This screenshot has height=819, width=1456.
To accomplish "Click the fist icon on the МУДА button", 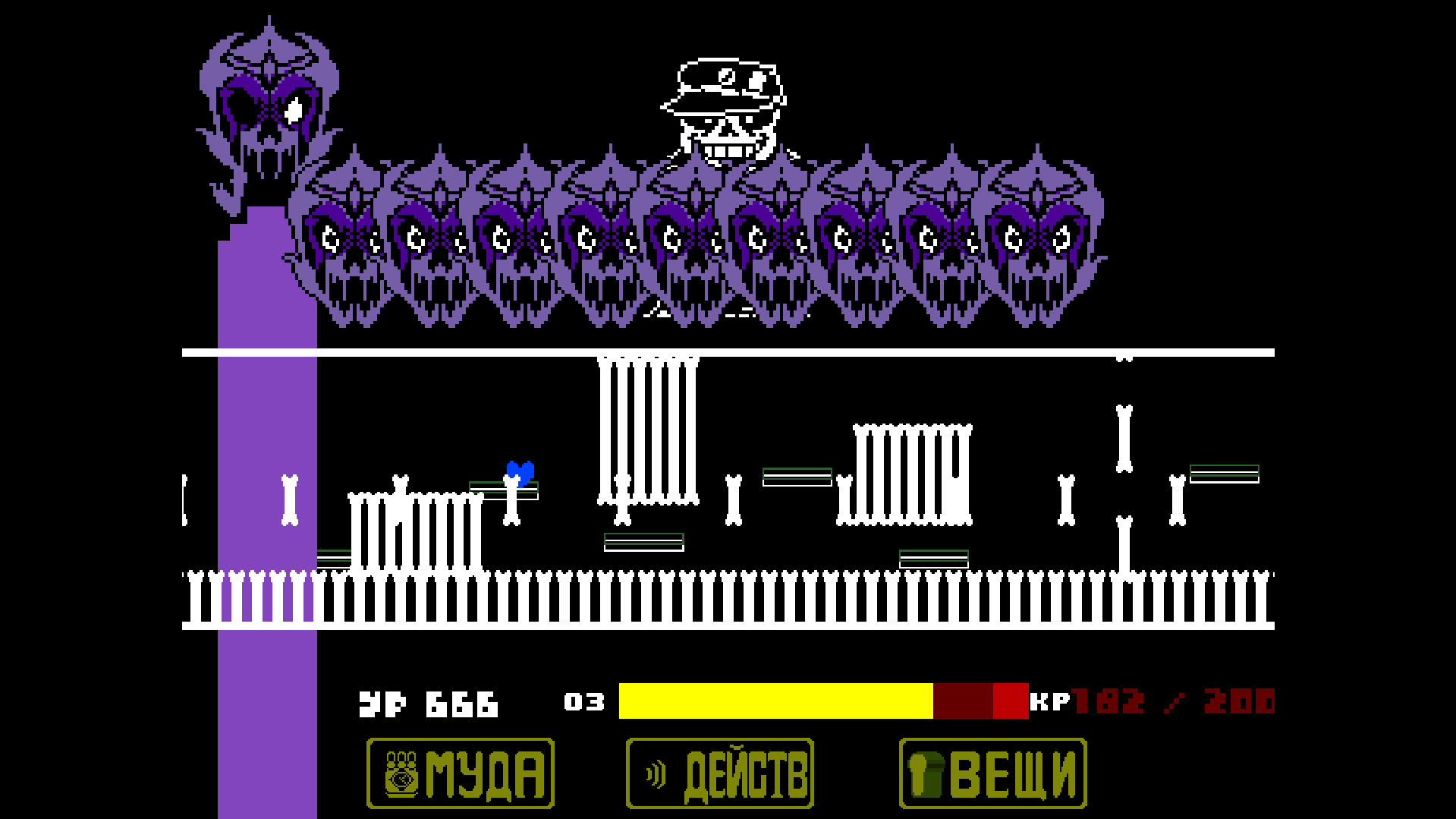I will (403, 774).
